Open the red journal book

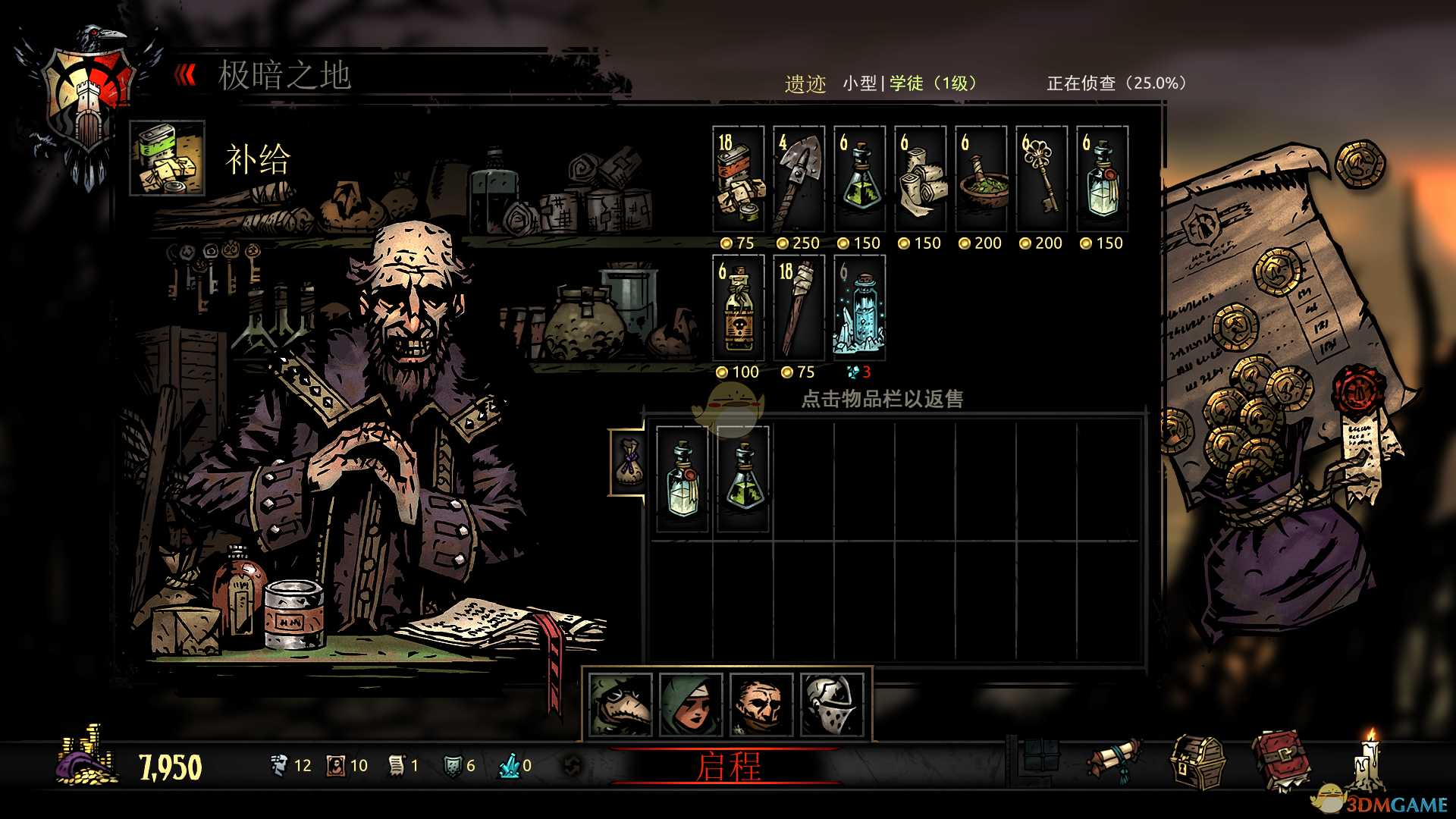[x=1280, y=761]
